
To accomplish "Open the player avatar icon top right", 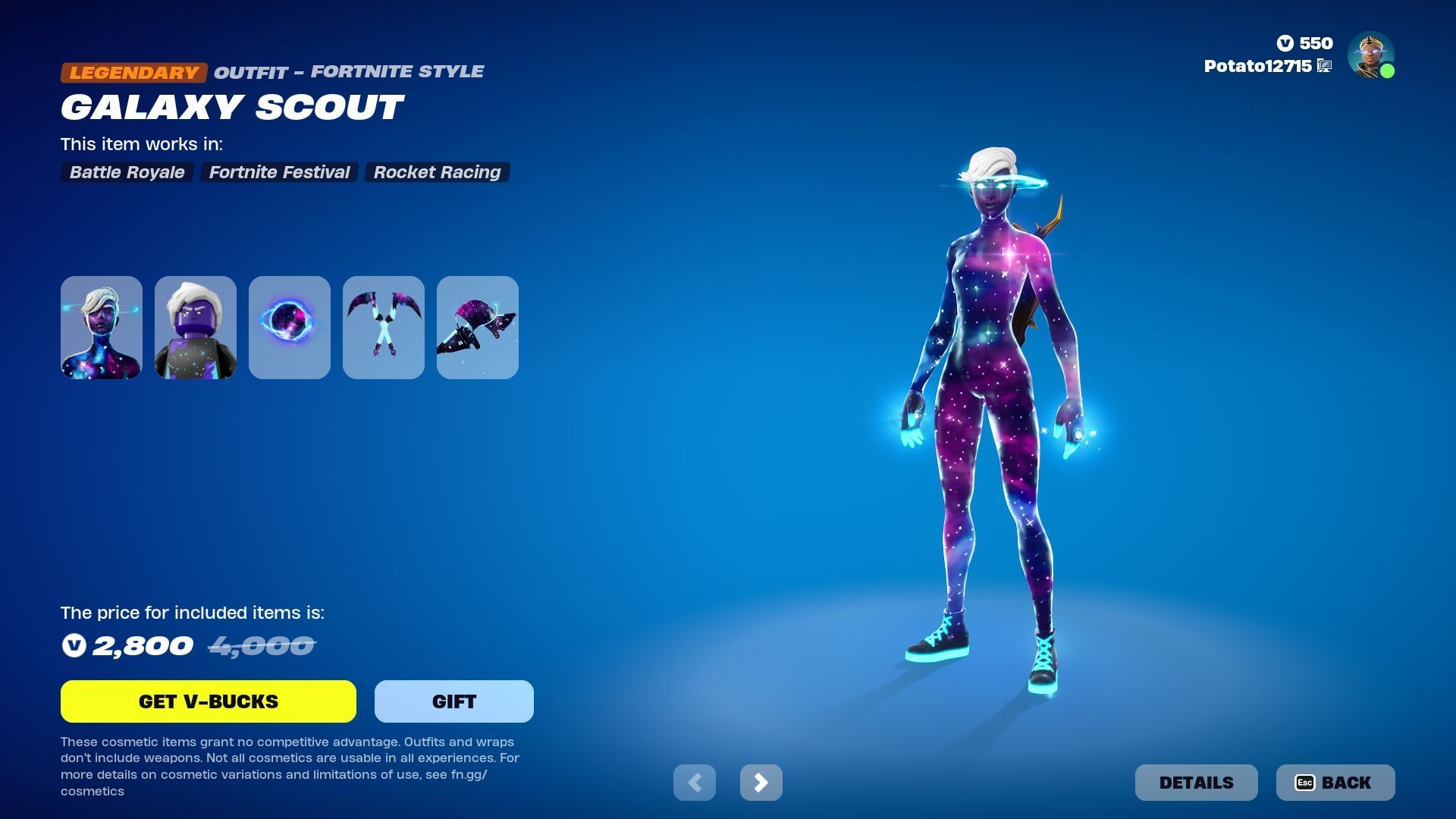I will 1370,55.
